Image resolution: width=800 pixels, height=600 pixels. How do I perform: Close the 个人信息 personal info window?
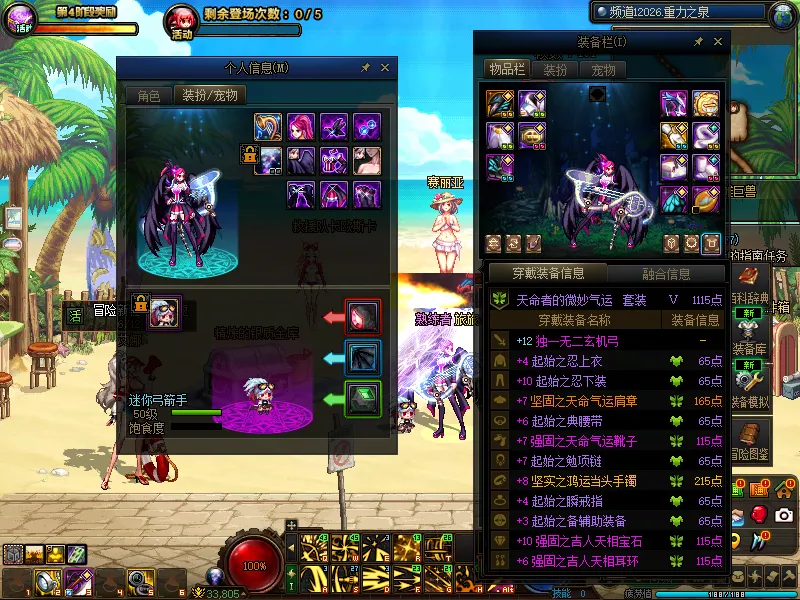tap(385, 67)
